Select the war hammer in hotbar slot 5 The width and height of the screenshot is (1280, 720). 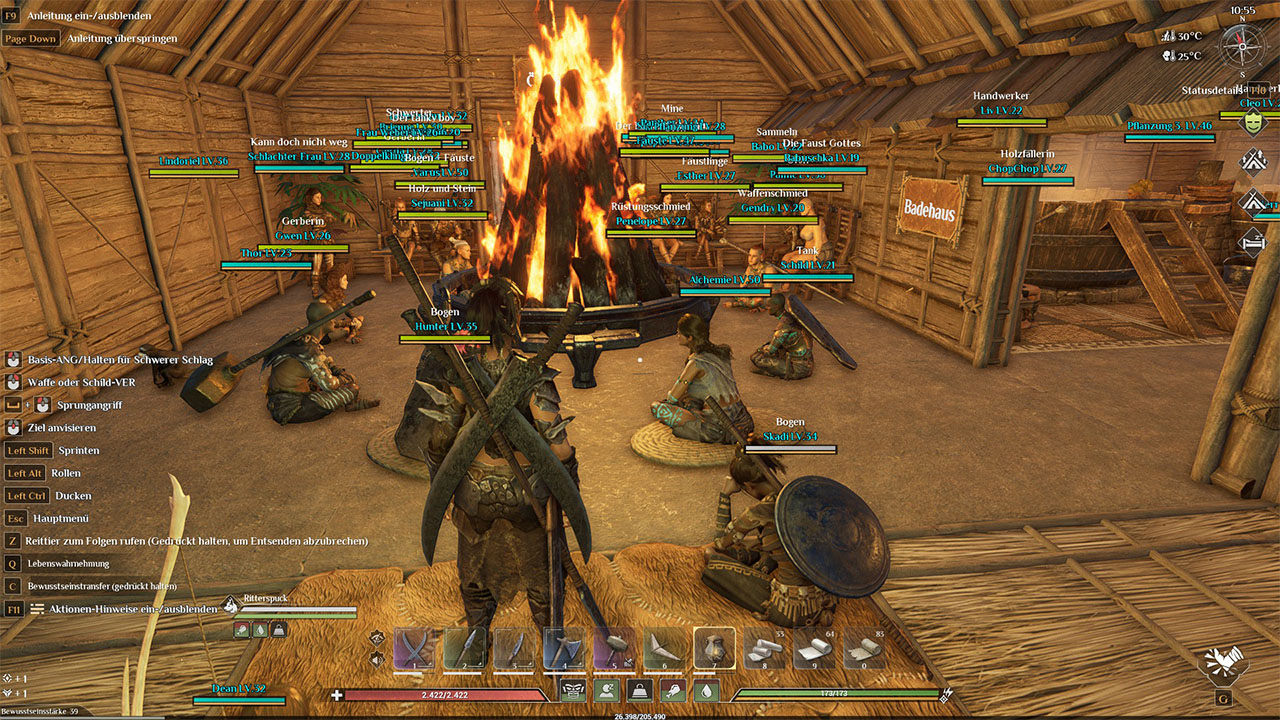coord(615,648)
